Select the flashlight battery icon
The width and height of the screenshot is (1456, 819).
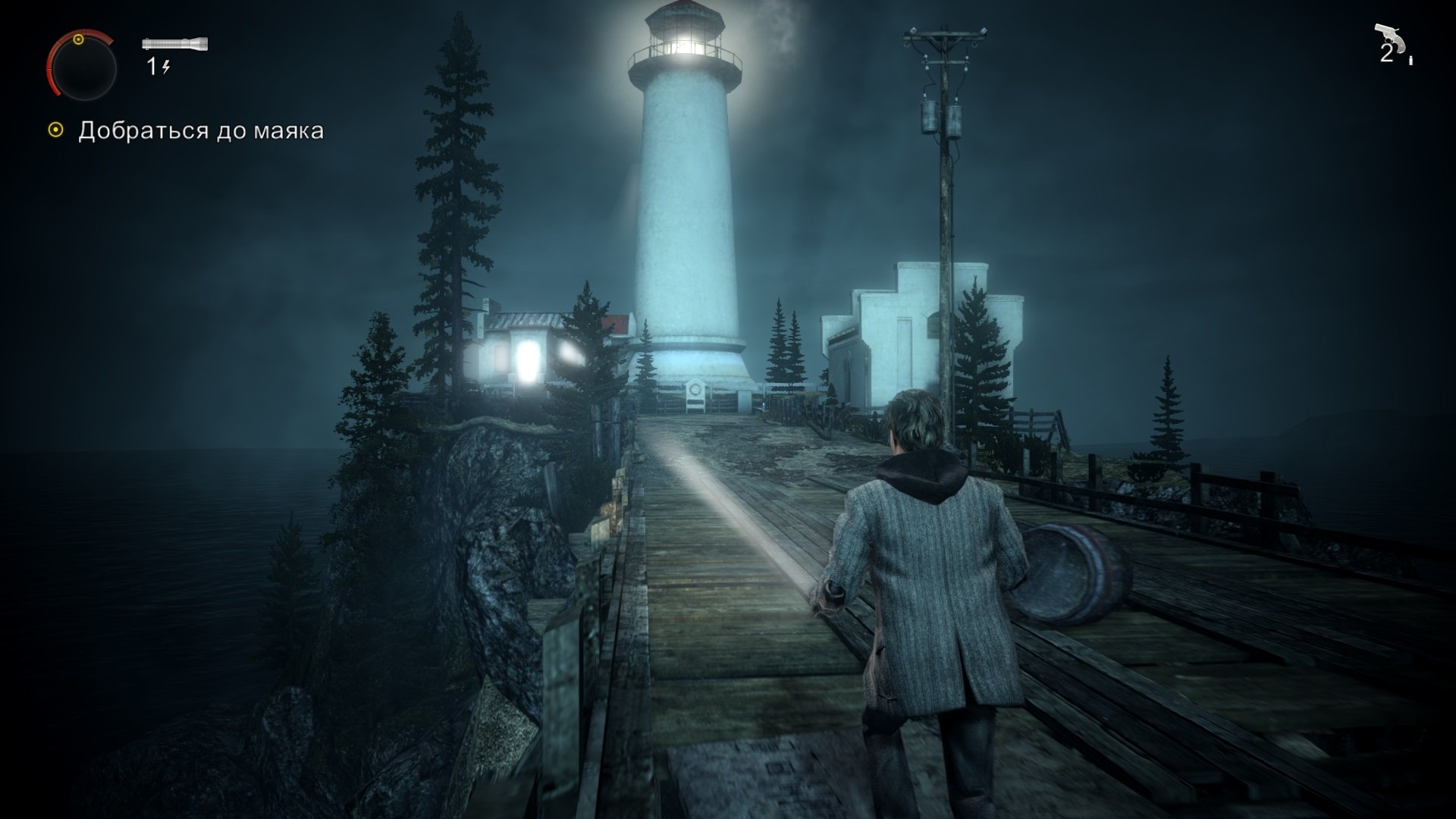pos(174,44)
